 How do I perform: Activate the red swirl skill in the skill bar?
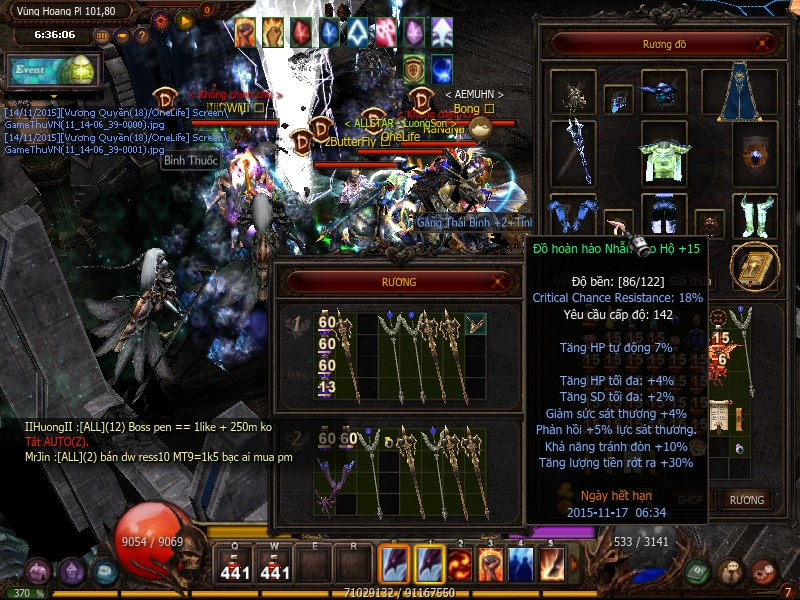pos(459,565)
